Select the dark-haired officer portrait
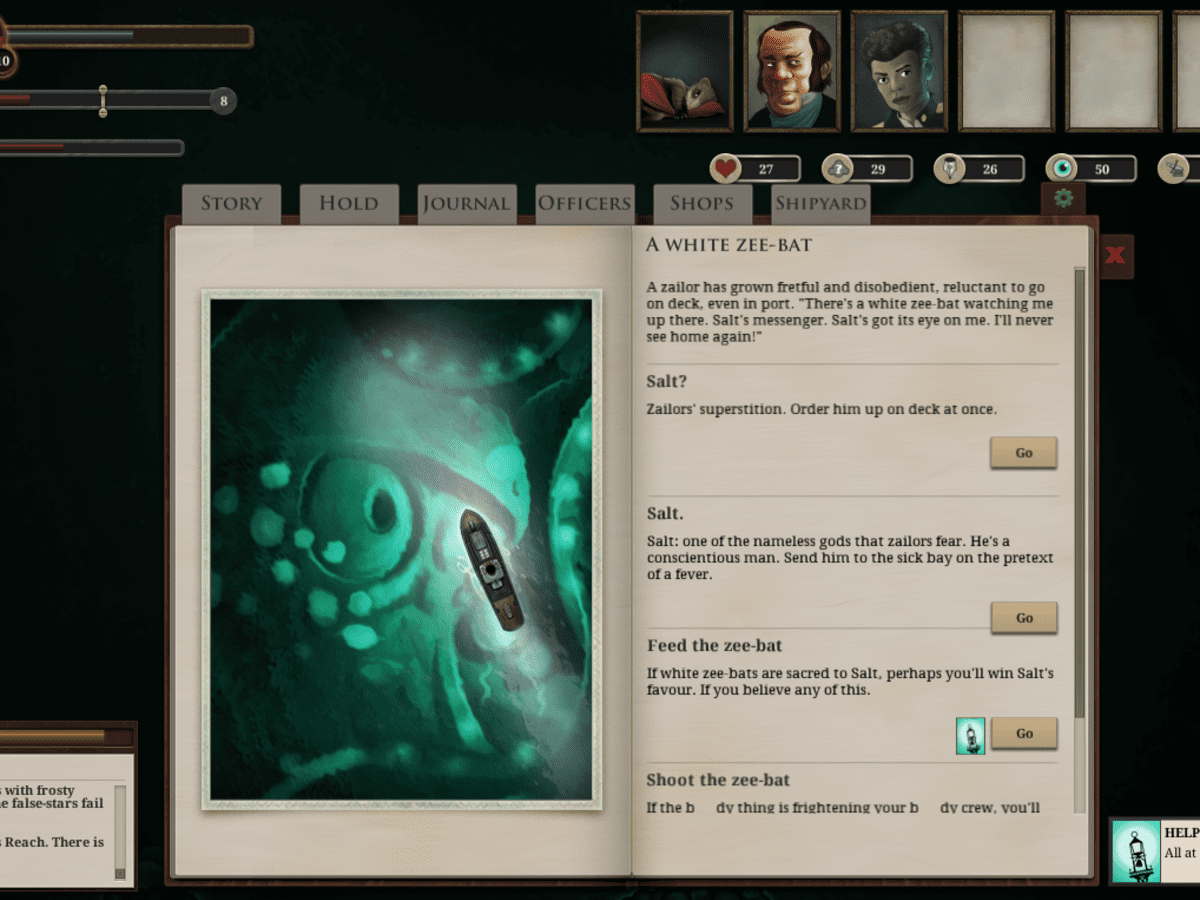The height and width of the screenshot is (900, 1200). pyautogui.click(x=898, y=71)
